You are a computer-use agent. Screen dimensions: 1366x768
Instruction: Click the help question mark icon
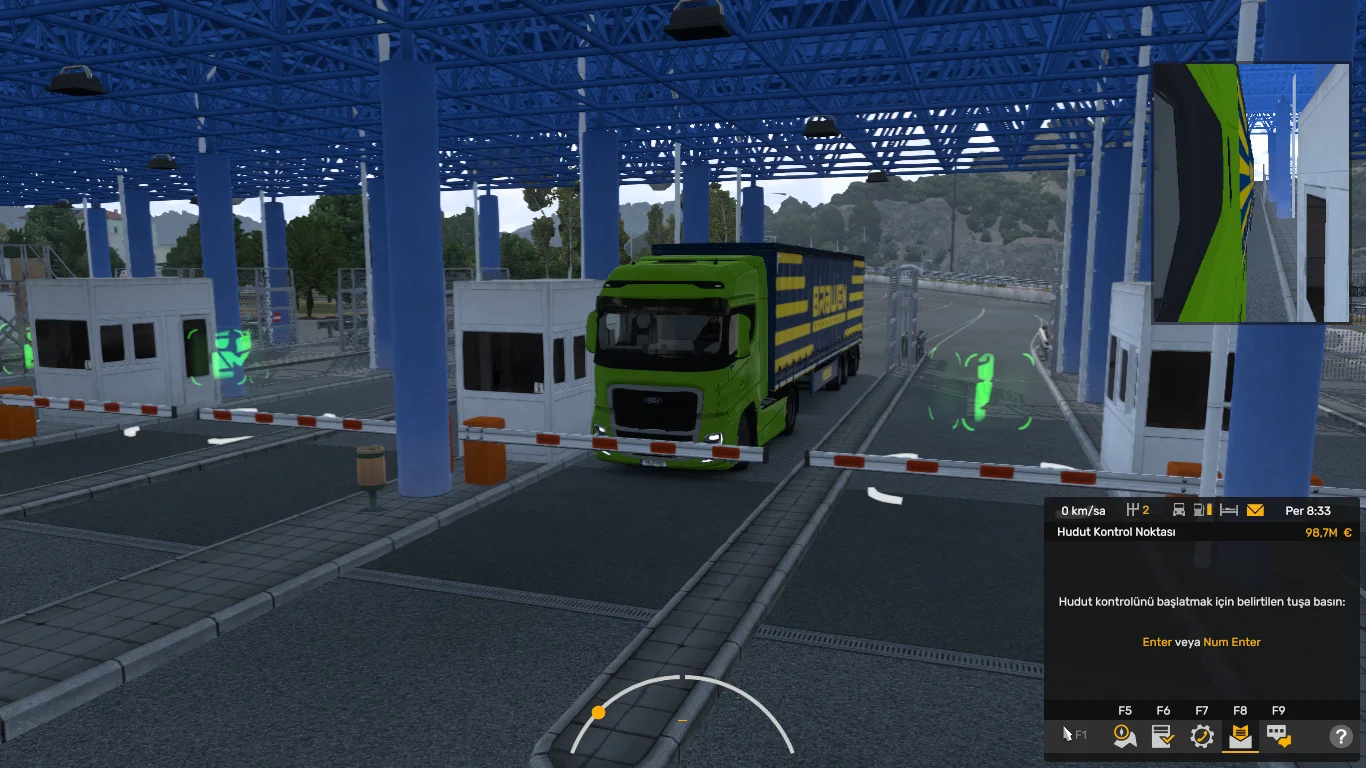(1341, 735)
